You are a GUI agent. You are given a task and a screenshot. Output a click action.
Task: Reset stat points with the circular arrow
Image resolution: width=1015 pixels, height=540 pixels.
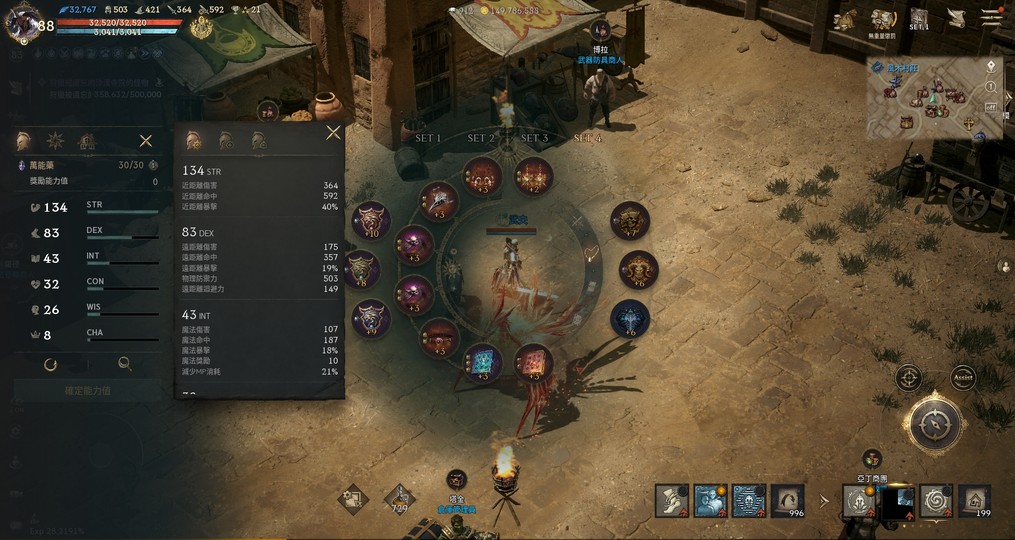pos(50,365)
